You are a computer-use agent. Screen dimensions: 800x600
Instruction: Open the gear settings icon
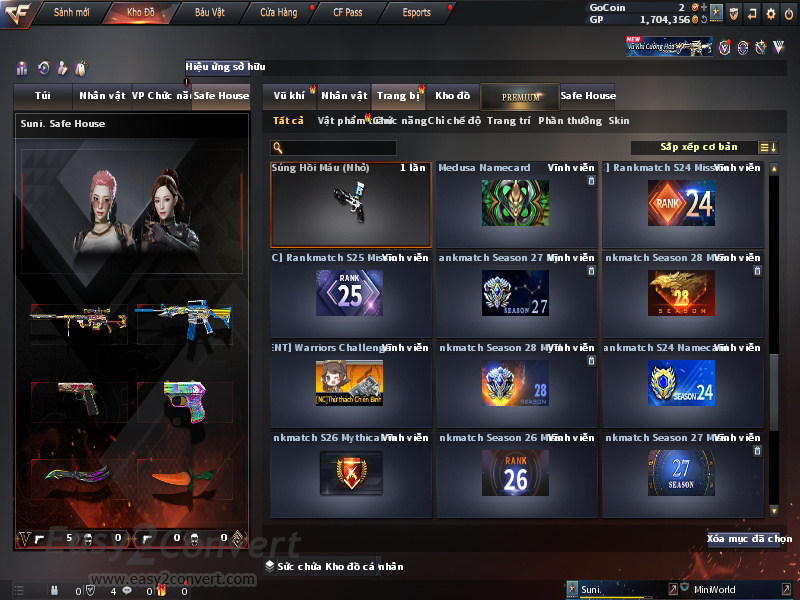pos(771,13)
